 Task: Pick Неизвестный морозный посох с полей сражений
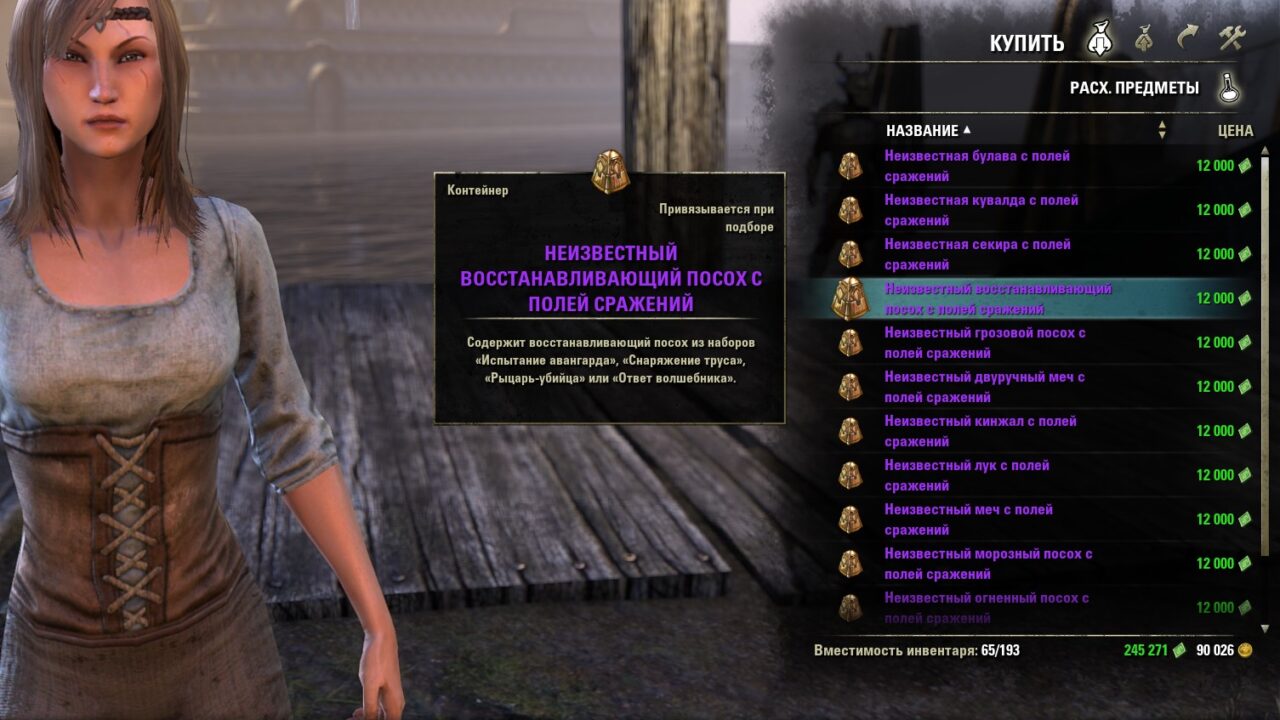point(988,563)
